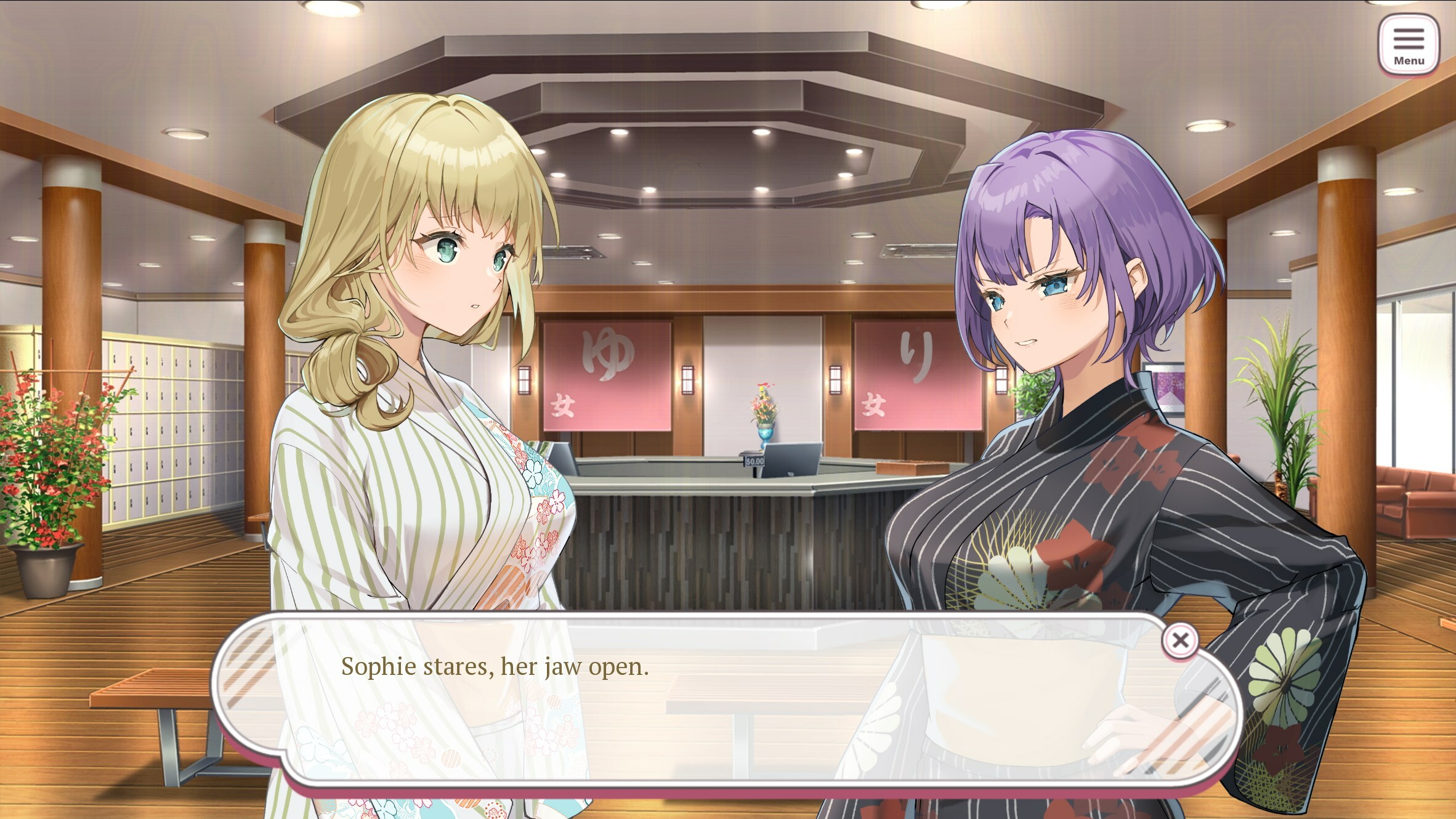Image resolution: width=1456 pixels, height=819 pixels.
Task: Open the Menu button
Action: pyautogui.click(x=1408, y=46)
